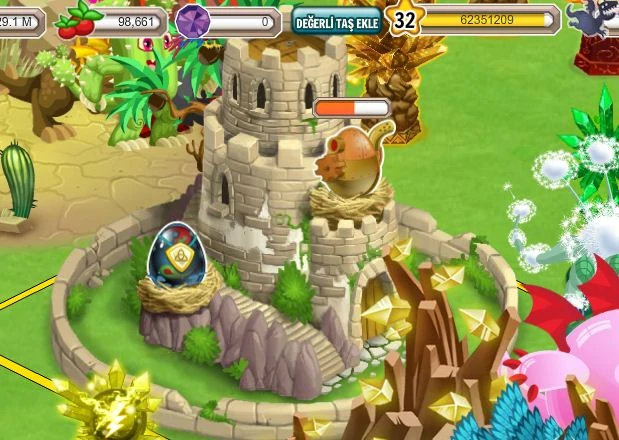Select the purple gem currency icon

[194, 19]
